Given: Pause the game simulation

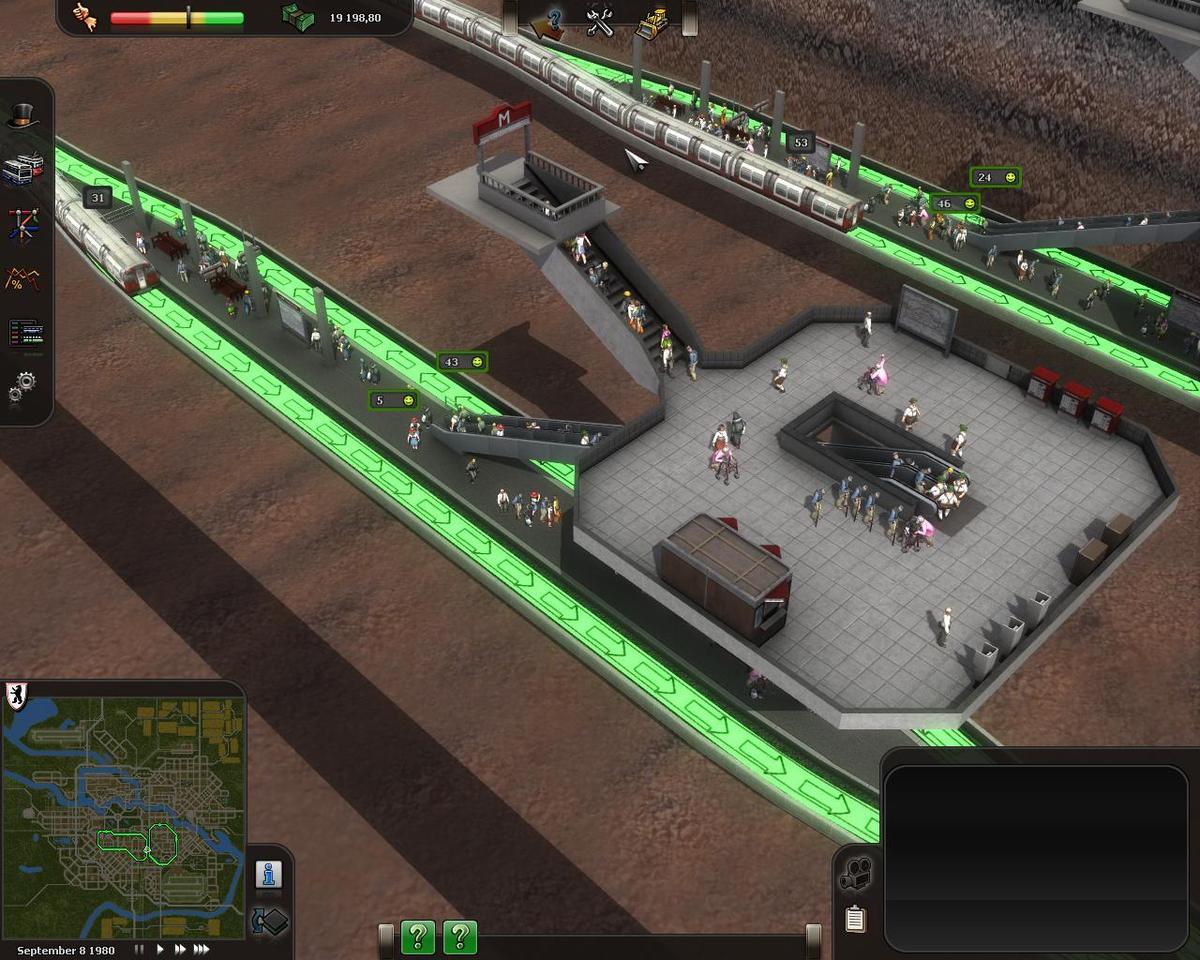Looking at the screenshot, I should pyautogui.click(x=140, y=949).
